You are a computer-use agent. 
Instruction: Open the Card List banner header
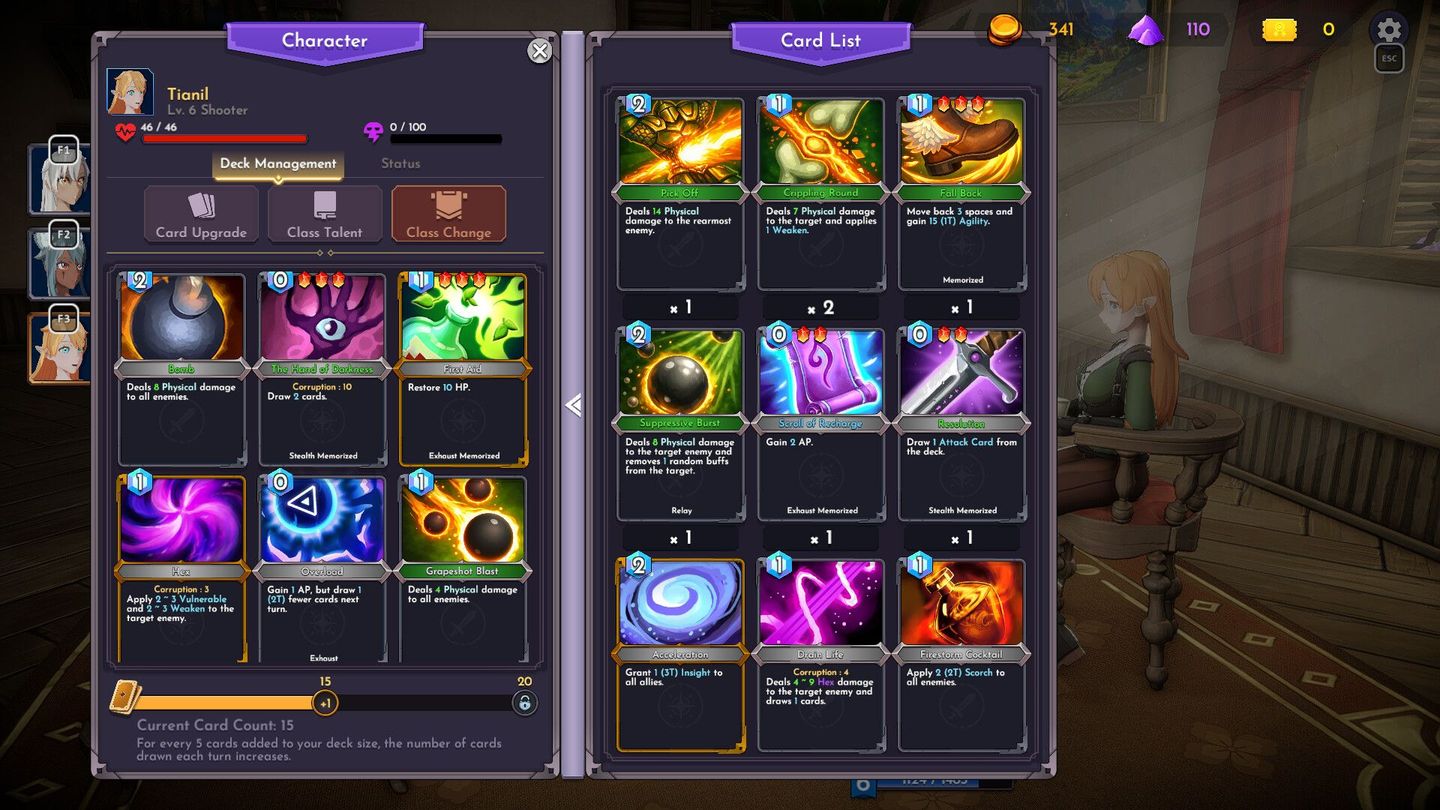pos(822,40)
